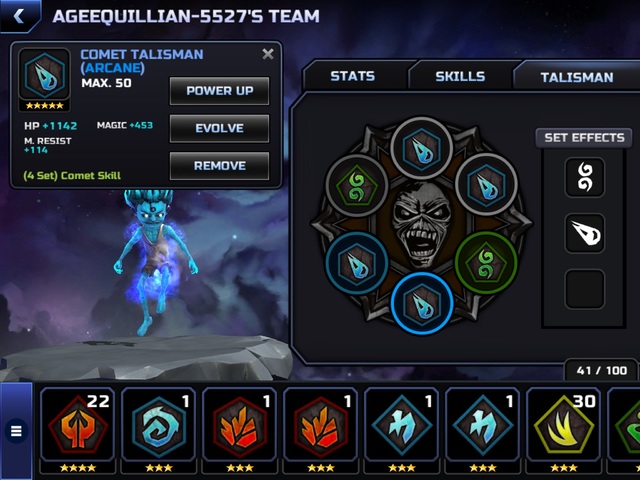Remove the equipped Comet Talisman
The width and height of the screenshot is (640, 480).
219,166
